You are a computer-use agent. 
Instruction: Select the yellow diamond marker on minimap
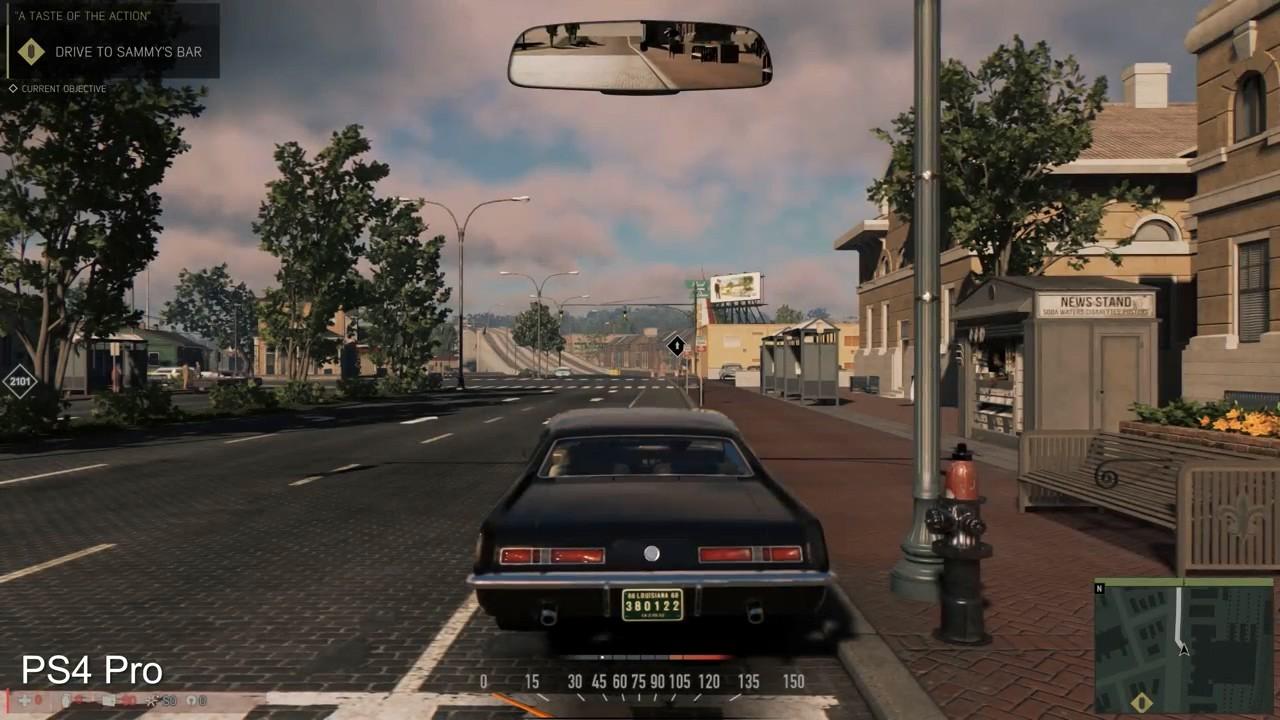1141,703
